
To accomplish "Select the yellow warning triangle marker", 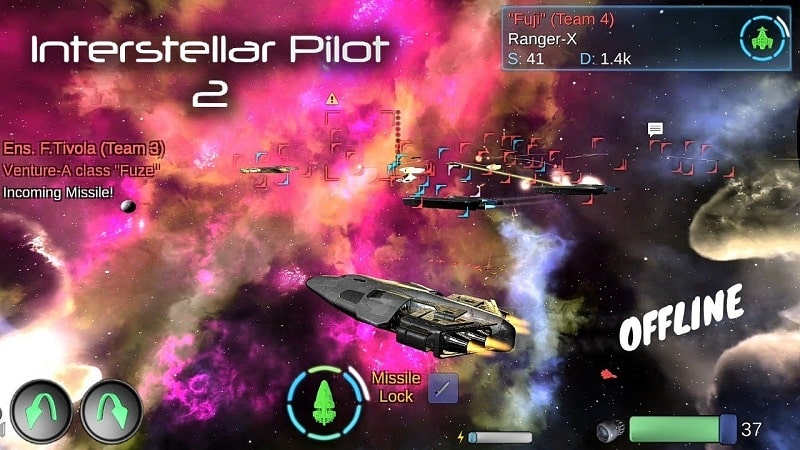I will point(332,99).
